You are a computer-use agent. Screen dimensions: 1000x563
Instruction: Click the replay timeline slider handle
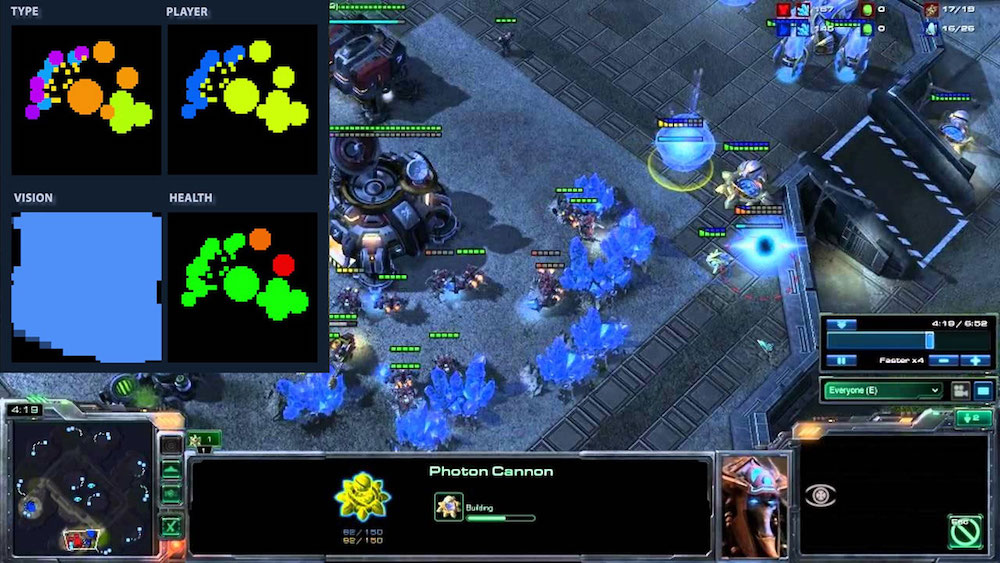pyautogui.click(x=929, y=340)
